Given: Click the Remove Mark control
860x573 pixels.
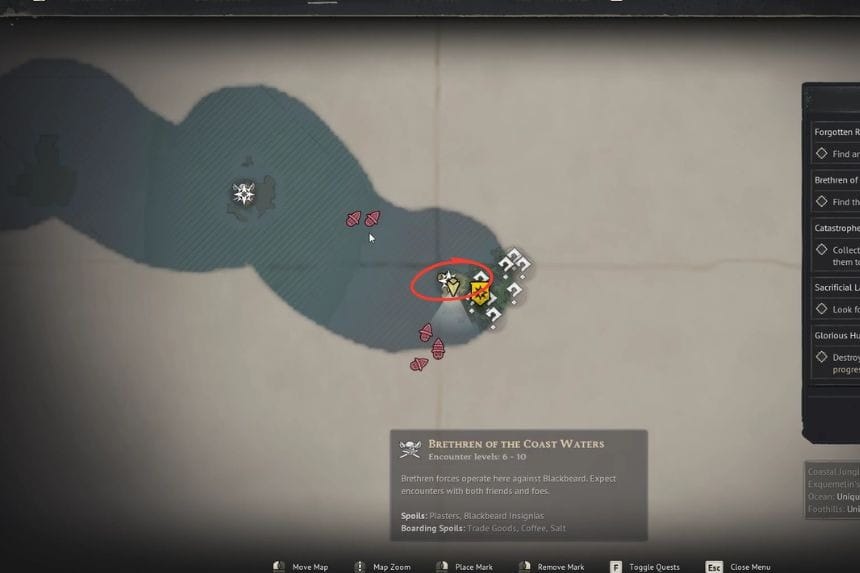Looking at the screenshot, I should point(550,567).
